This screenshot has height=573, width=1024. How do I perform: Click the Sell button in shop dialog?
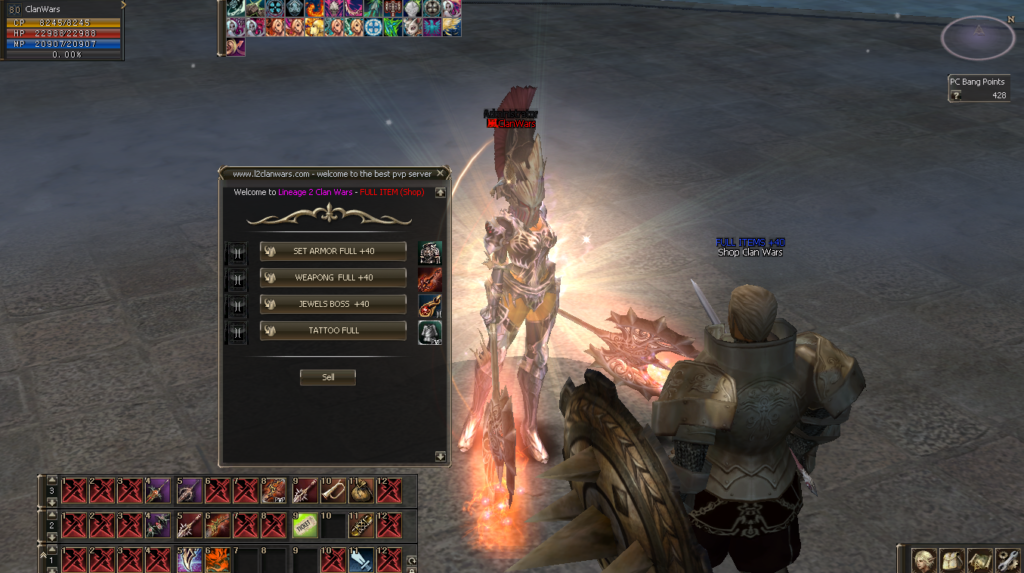pyautogui.click(x=328, y=377)
